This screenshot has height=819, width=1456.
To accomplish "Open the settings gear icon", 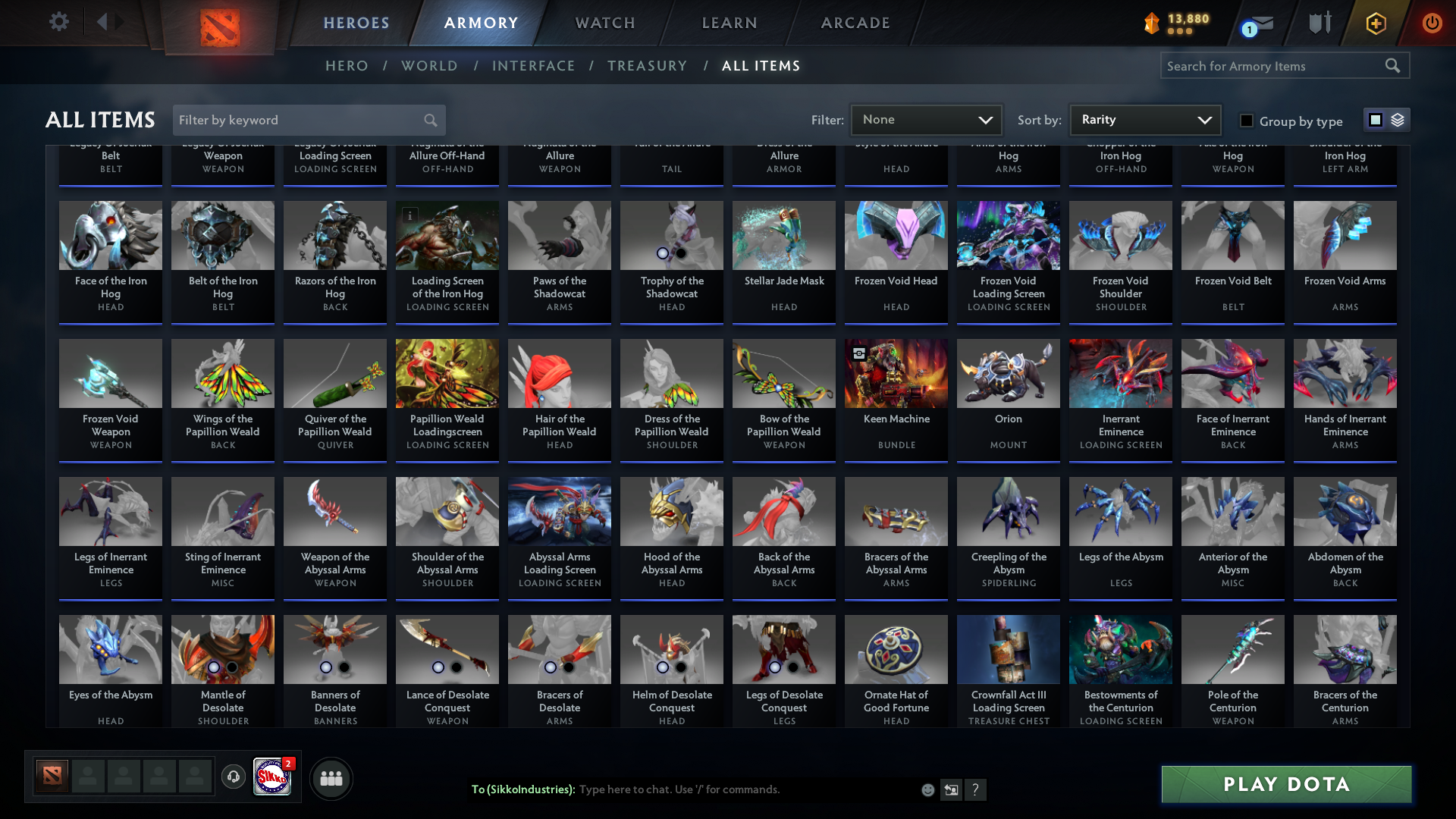I will tap(58, 22).
